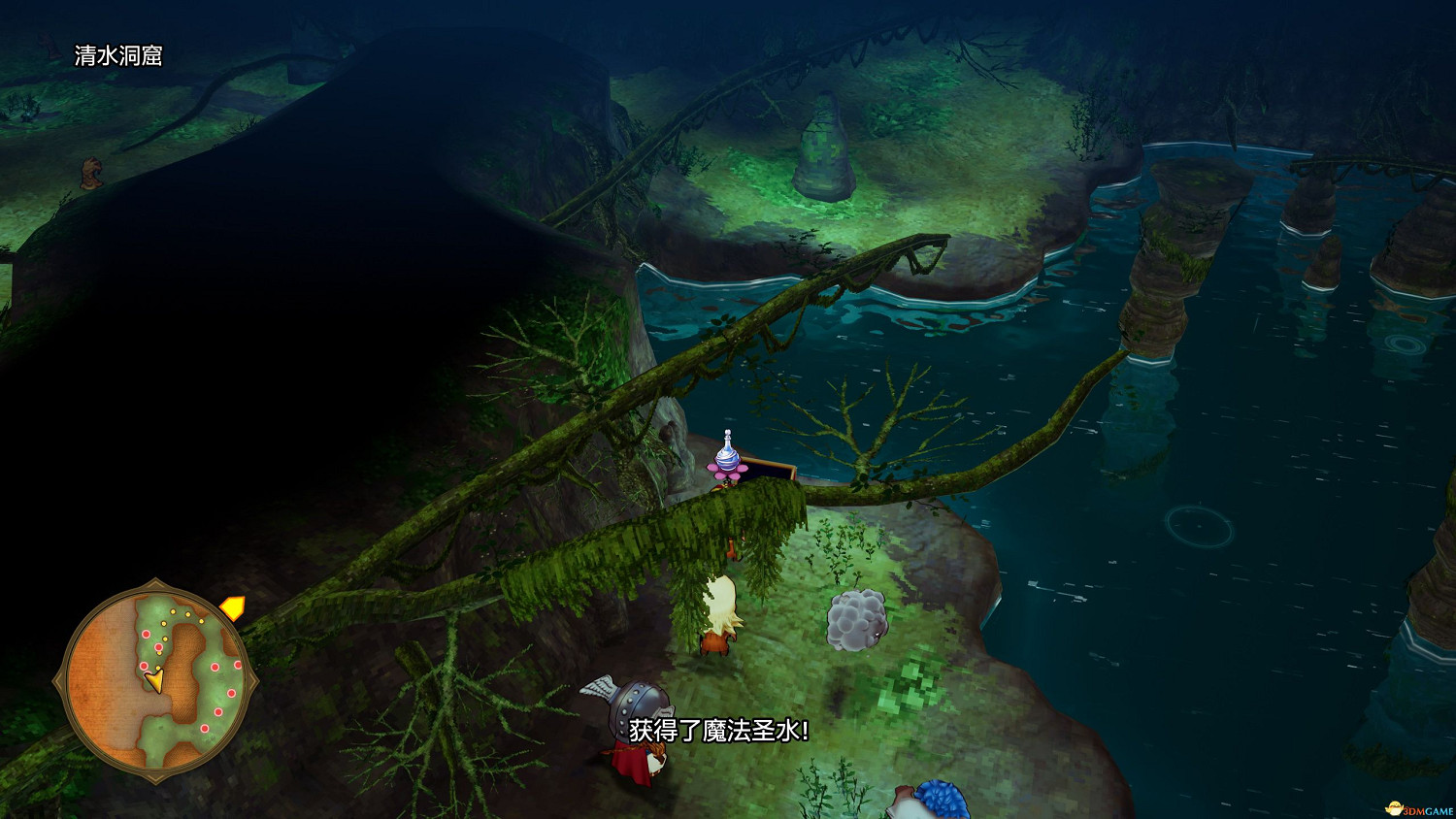Click the blonde-haired character under the branch

pos(720,611)
